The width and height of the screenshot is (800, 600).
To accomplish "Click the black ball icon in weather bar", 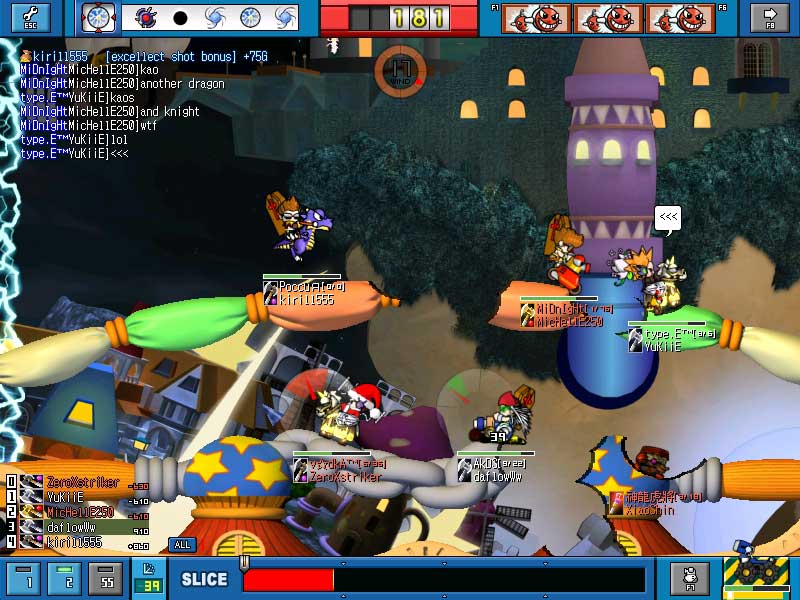I will 181,17.
